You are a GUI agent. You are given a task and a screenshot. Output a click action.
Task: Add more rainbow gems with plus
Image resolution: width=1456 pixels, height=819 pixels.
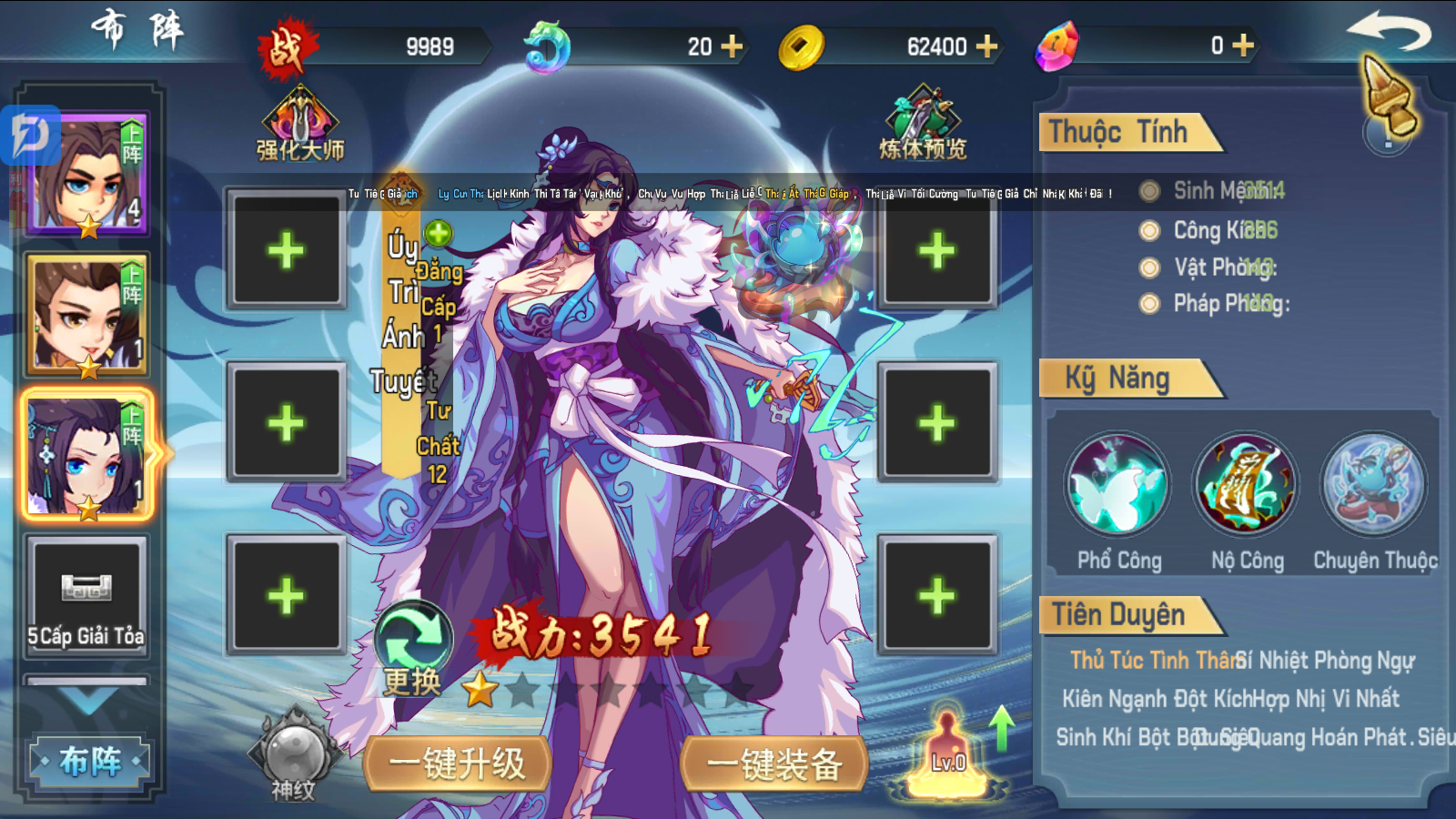[1243, 45]
